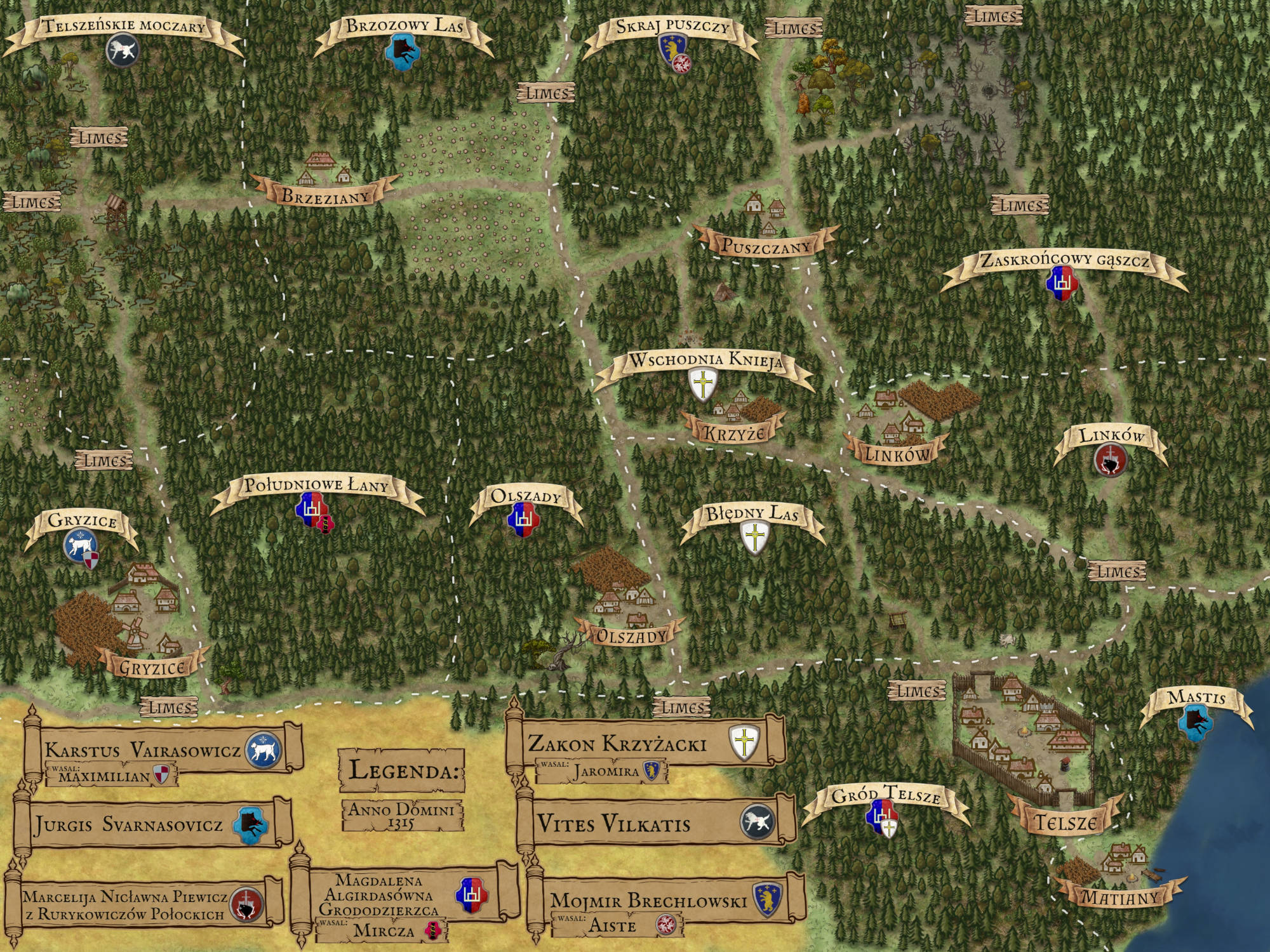Image resolution: width=1270 pixels, height=952 pixels.
Task: Choose the Skraj Puszczy region banner
Action: click(x=672, y=27)
